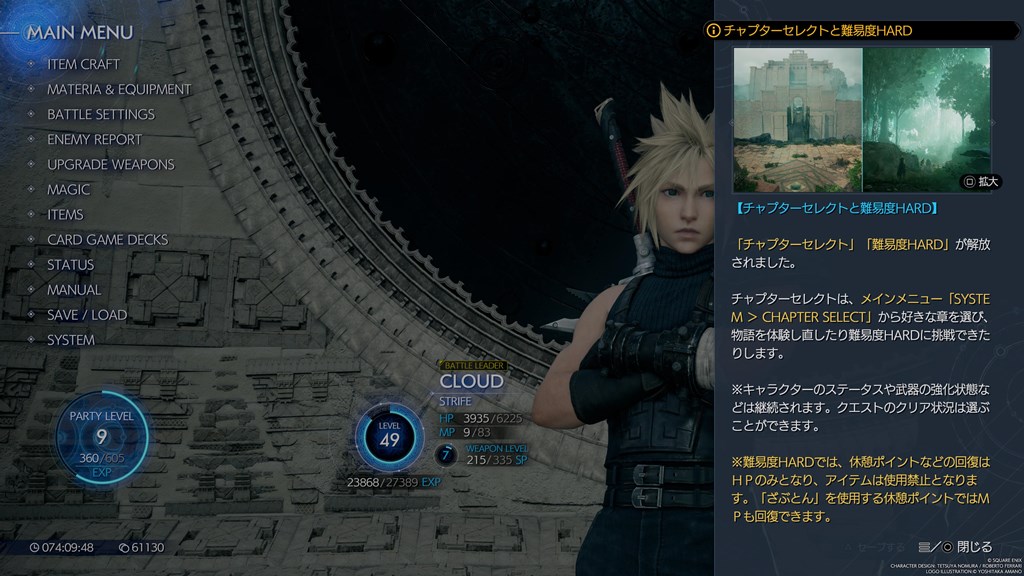Image resolution: width=1024 pixels, height=576 pixels.
Task: Choose Upgrade Weapons
Action: [x=110, y=164]
